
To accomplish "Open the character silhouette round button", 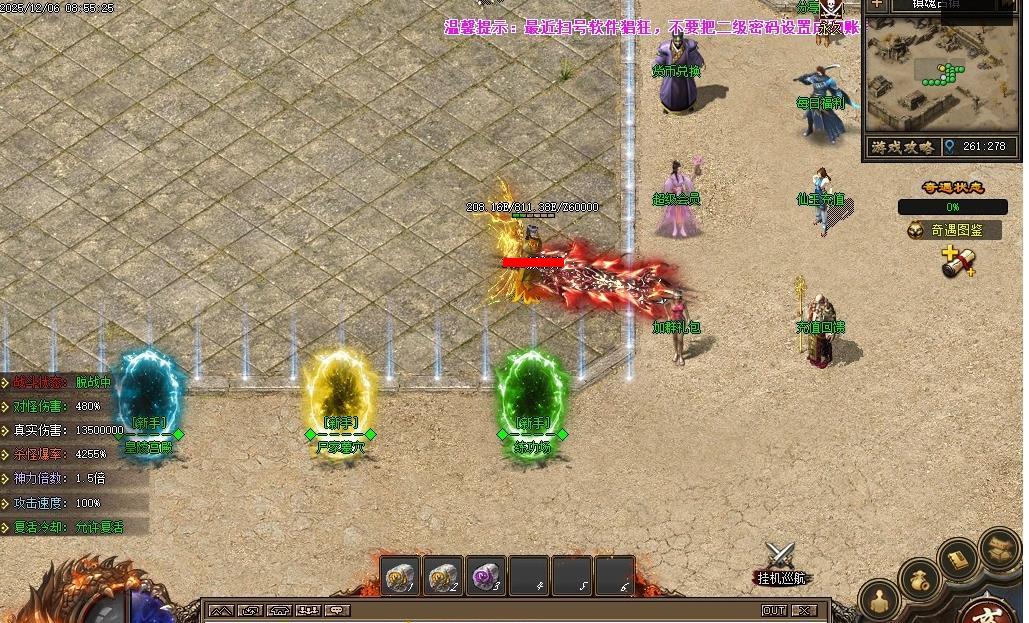I will (x=881, y=600).
